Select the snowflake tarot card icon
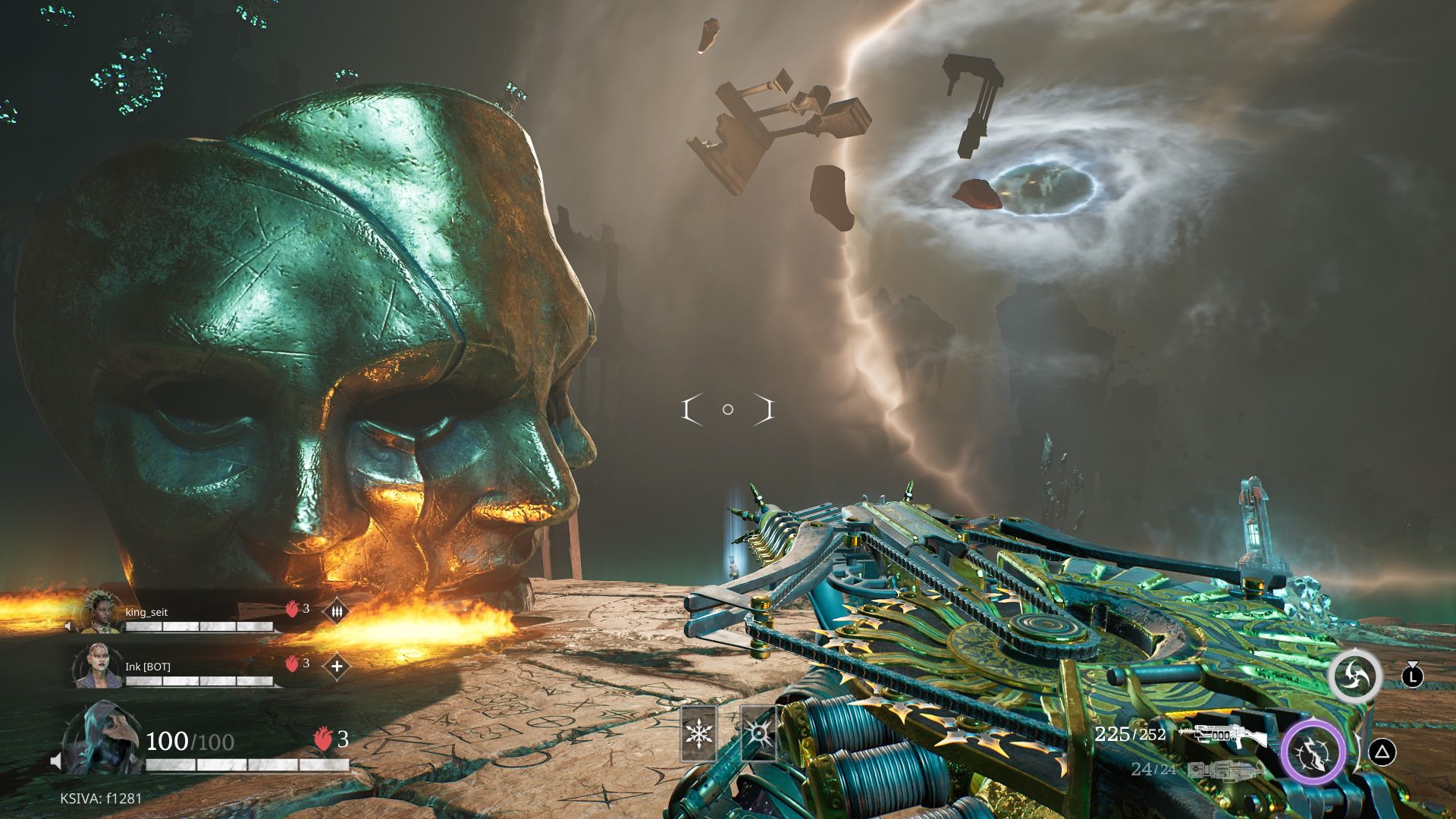This screenshot has height=819, width=1456. pyautogui.click(x=698, y=733)
